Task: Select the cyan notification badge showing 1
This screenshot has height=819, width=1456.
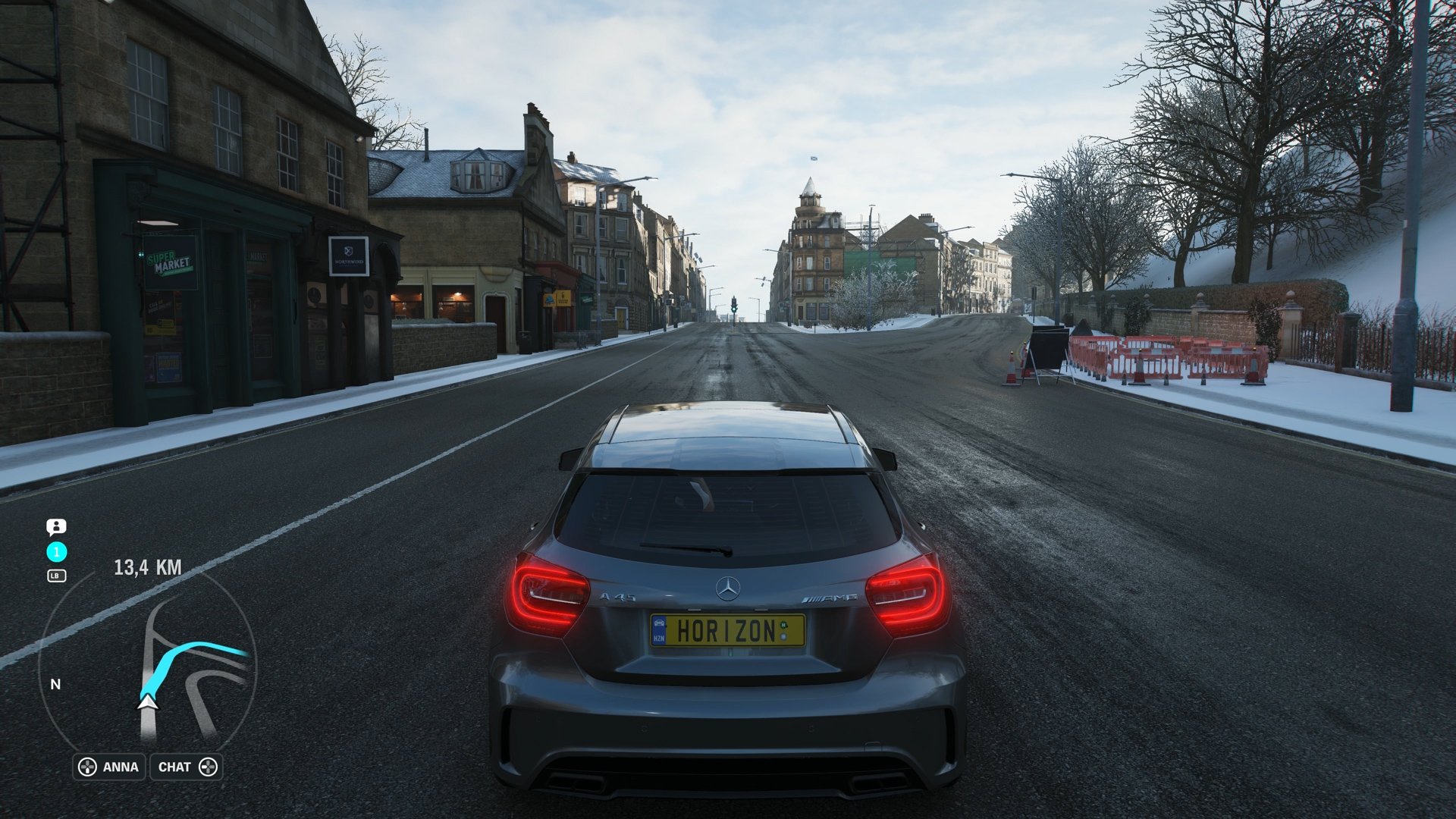Action: 55,552
